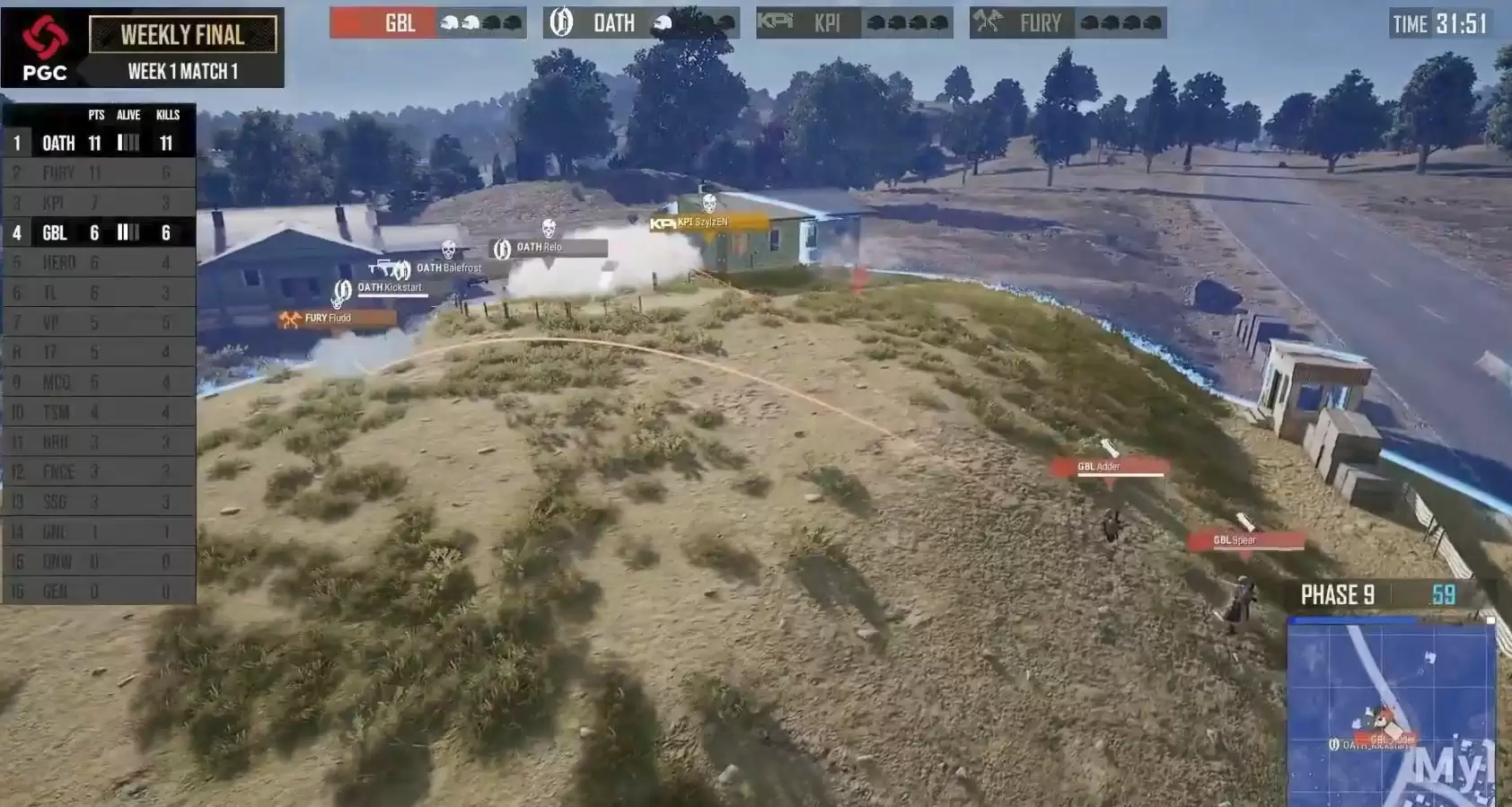
Task: Choose the TSM row in the standings
Action: pos(99,412)
